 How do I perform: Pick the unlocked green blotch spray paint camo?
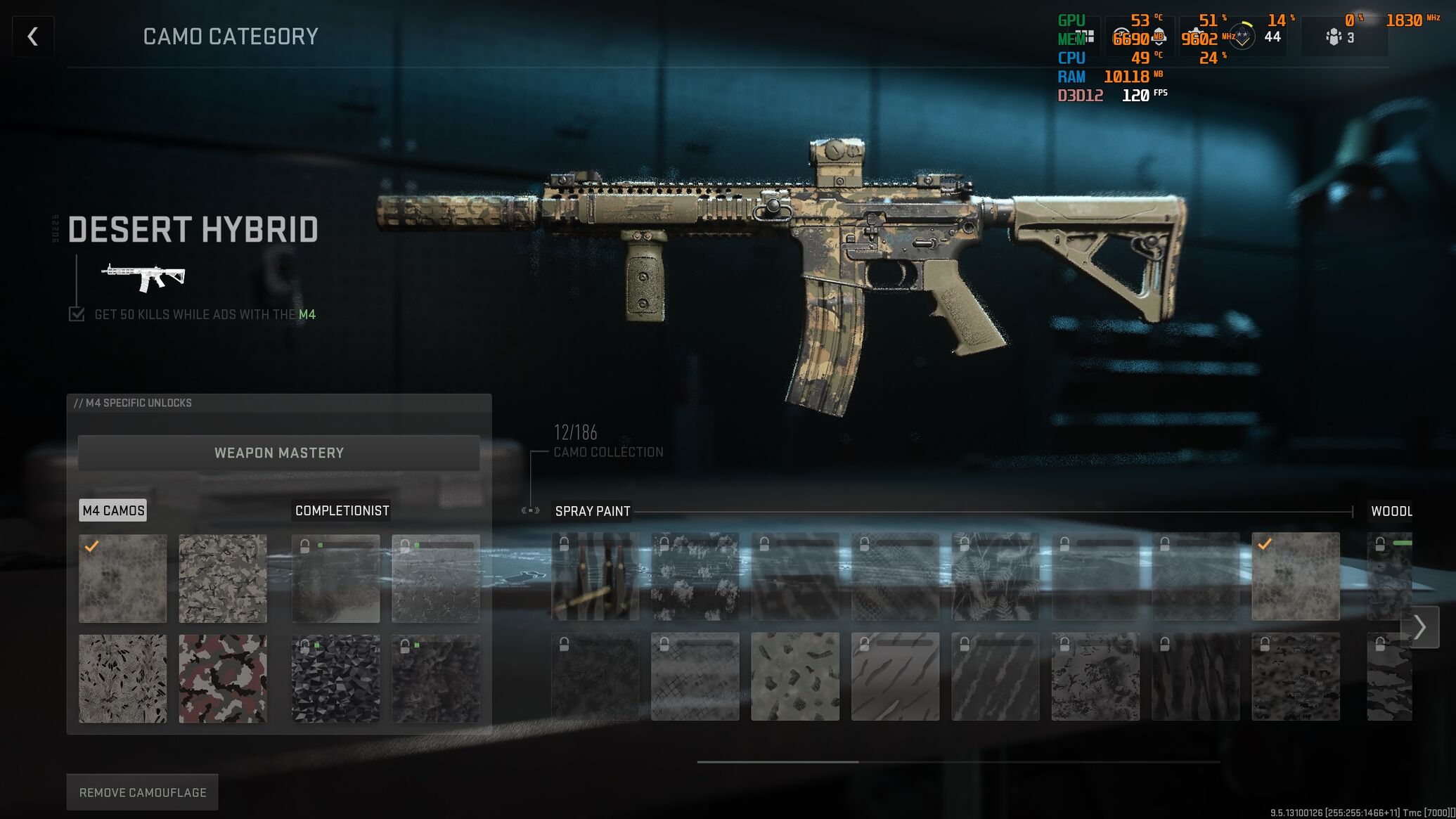coord(795,676)
